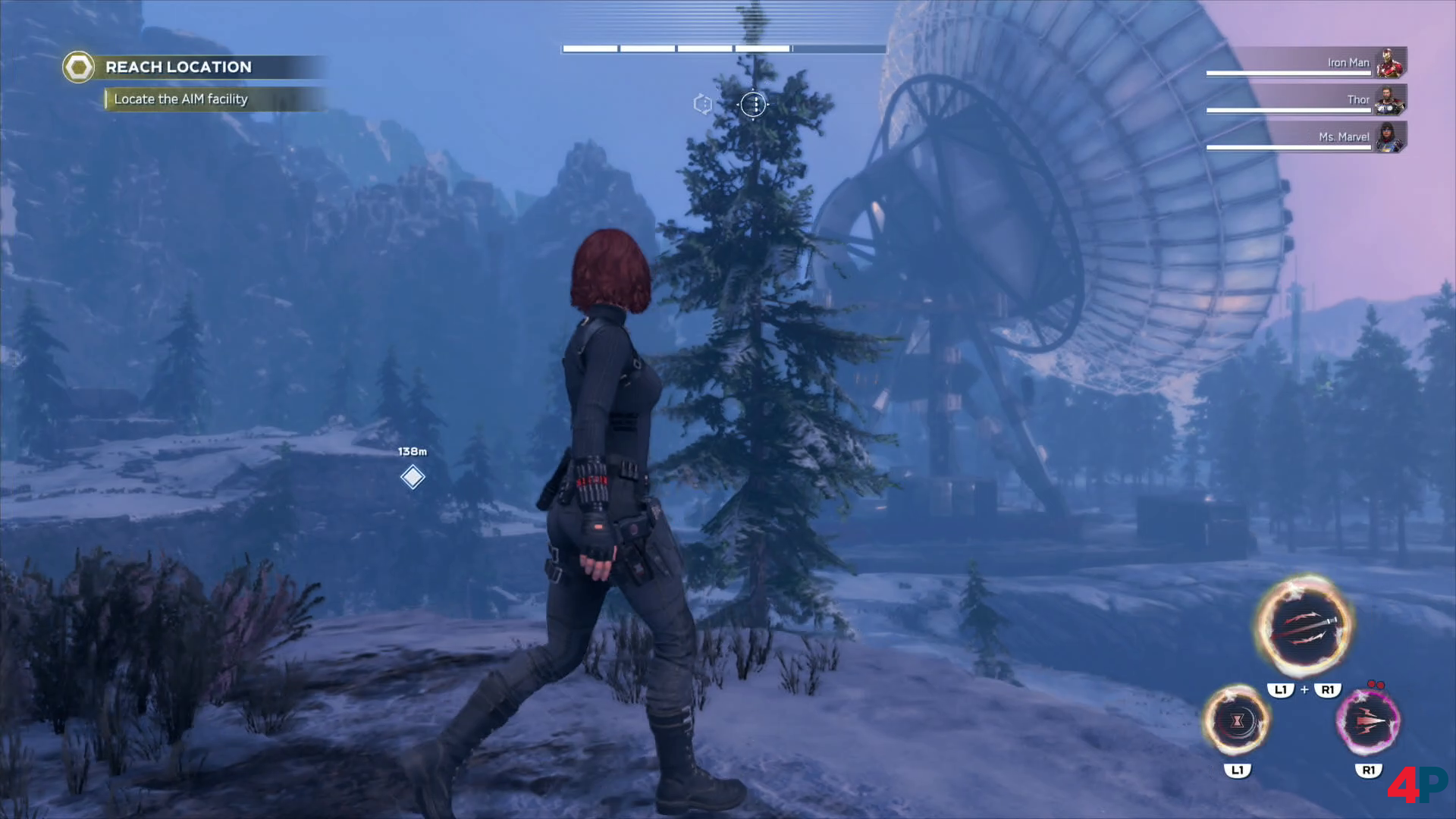
Task: Click the 138m diamond waypoint marker
Action: point(413,477)
